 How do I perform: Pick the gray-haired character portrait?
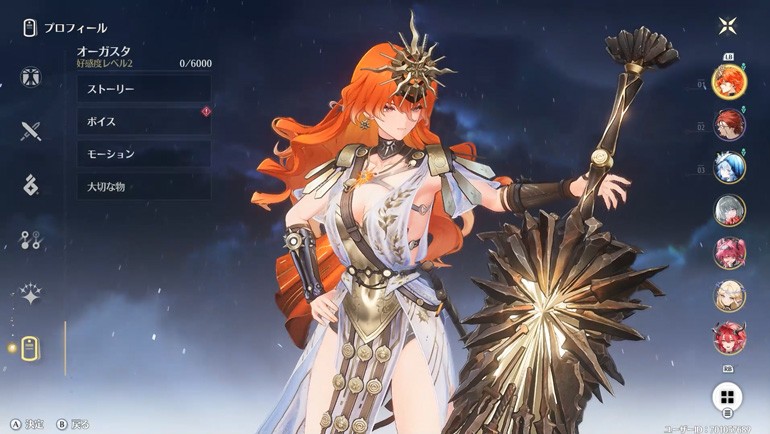[729, 210]
